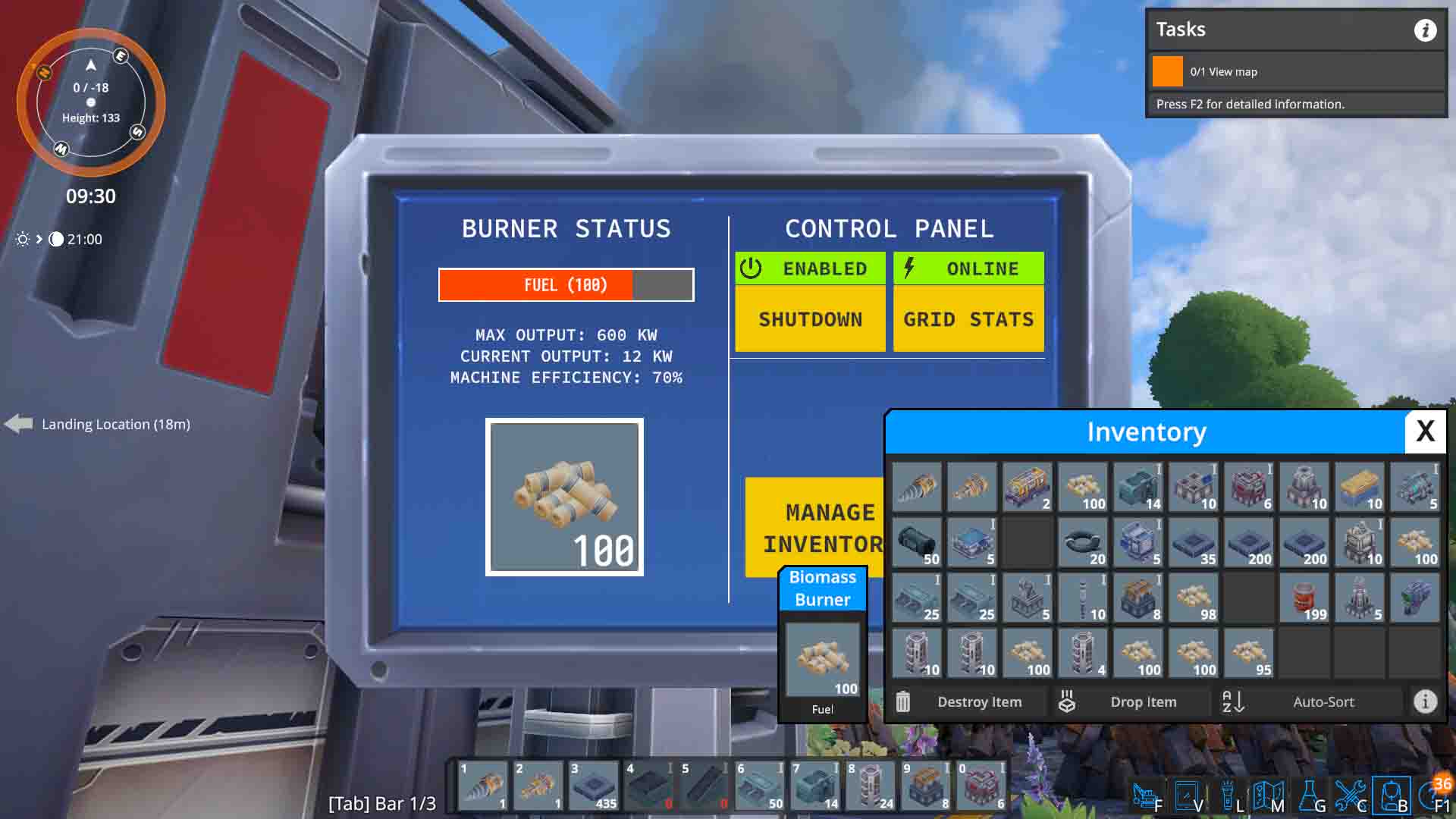
Task: Toggle the ENABLED power switch
Action: point(810,268)
